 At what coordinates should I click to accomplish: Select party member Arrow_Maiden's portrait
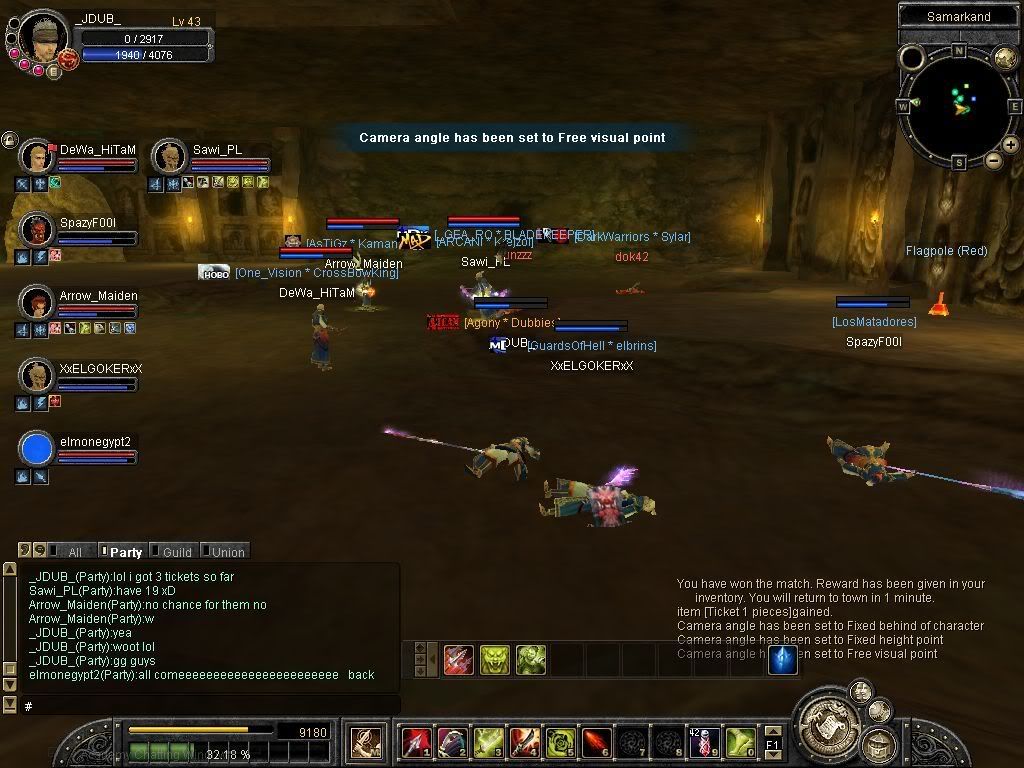(x=37, y=303)
